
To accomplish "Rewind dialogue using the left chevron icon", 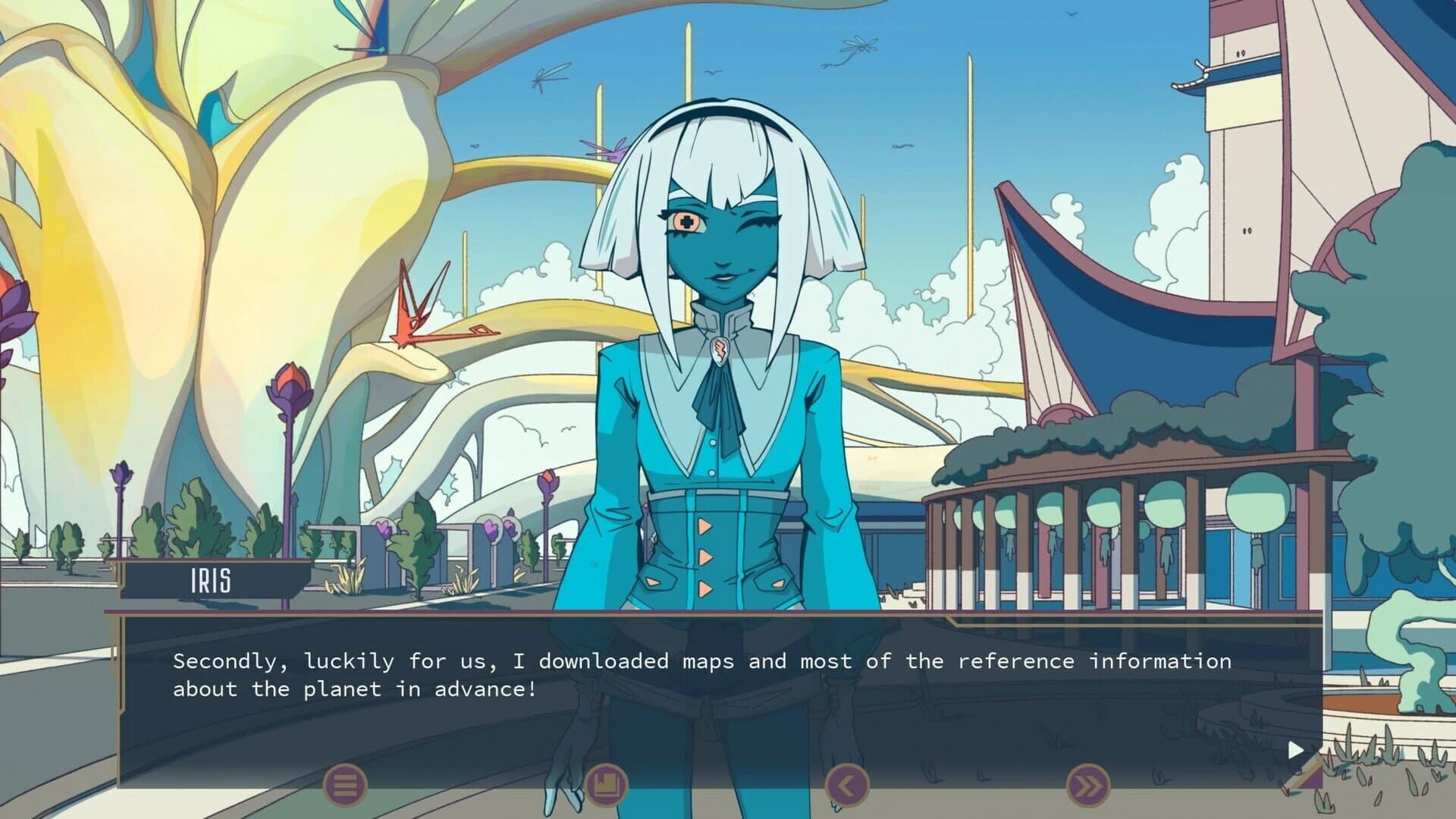I will (x=849, y=786).
